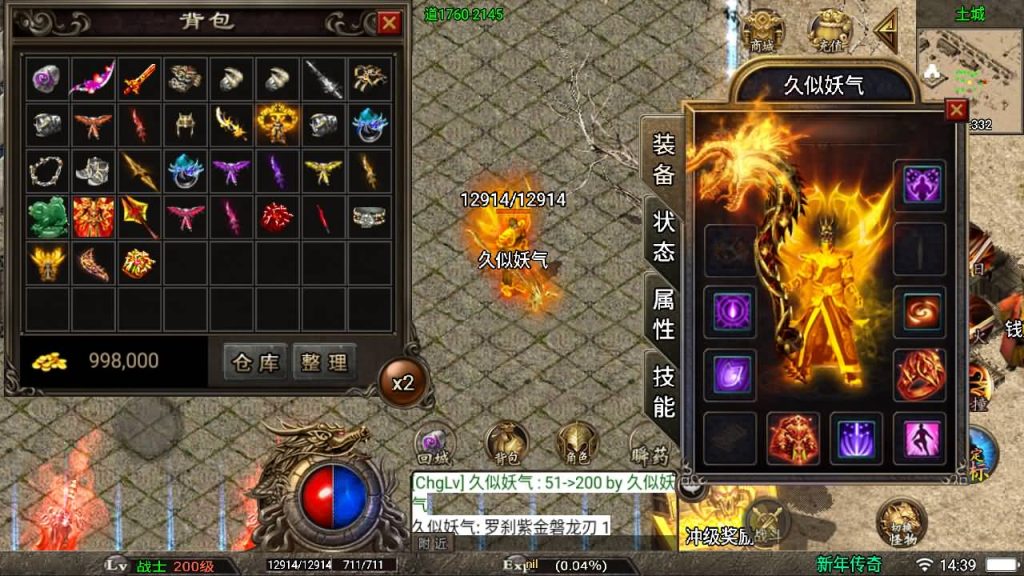
Task: Toggle the 背包 bag button
Action: pyautogui.click(x=507, y=444)
